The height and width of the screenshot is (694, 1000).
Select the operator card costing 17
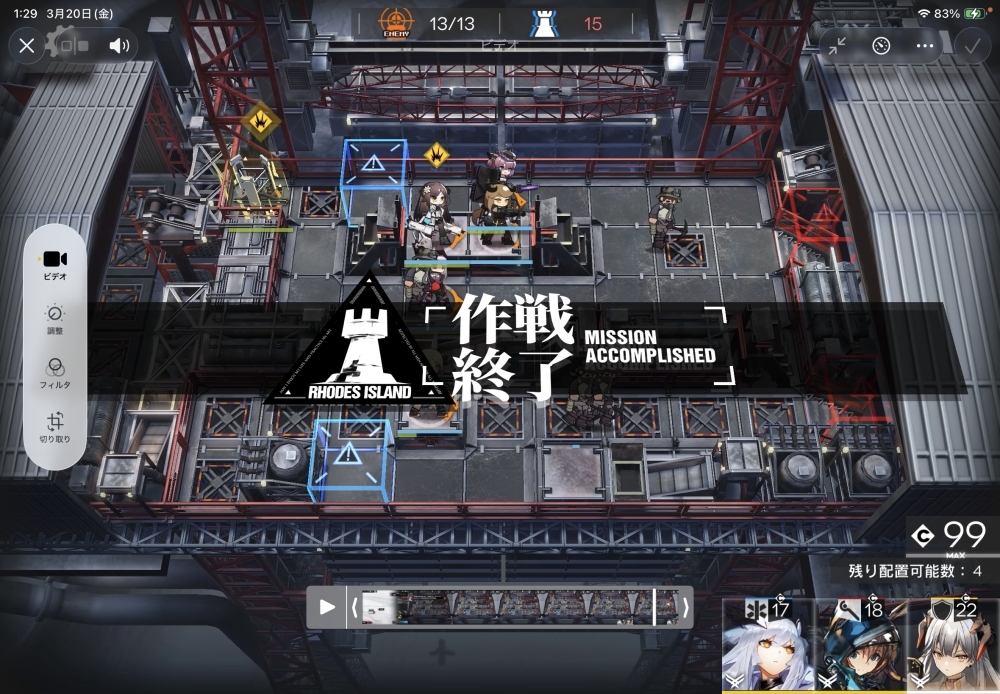pos(768,645)
